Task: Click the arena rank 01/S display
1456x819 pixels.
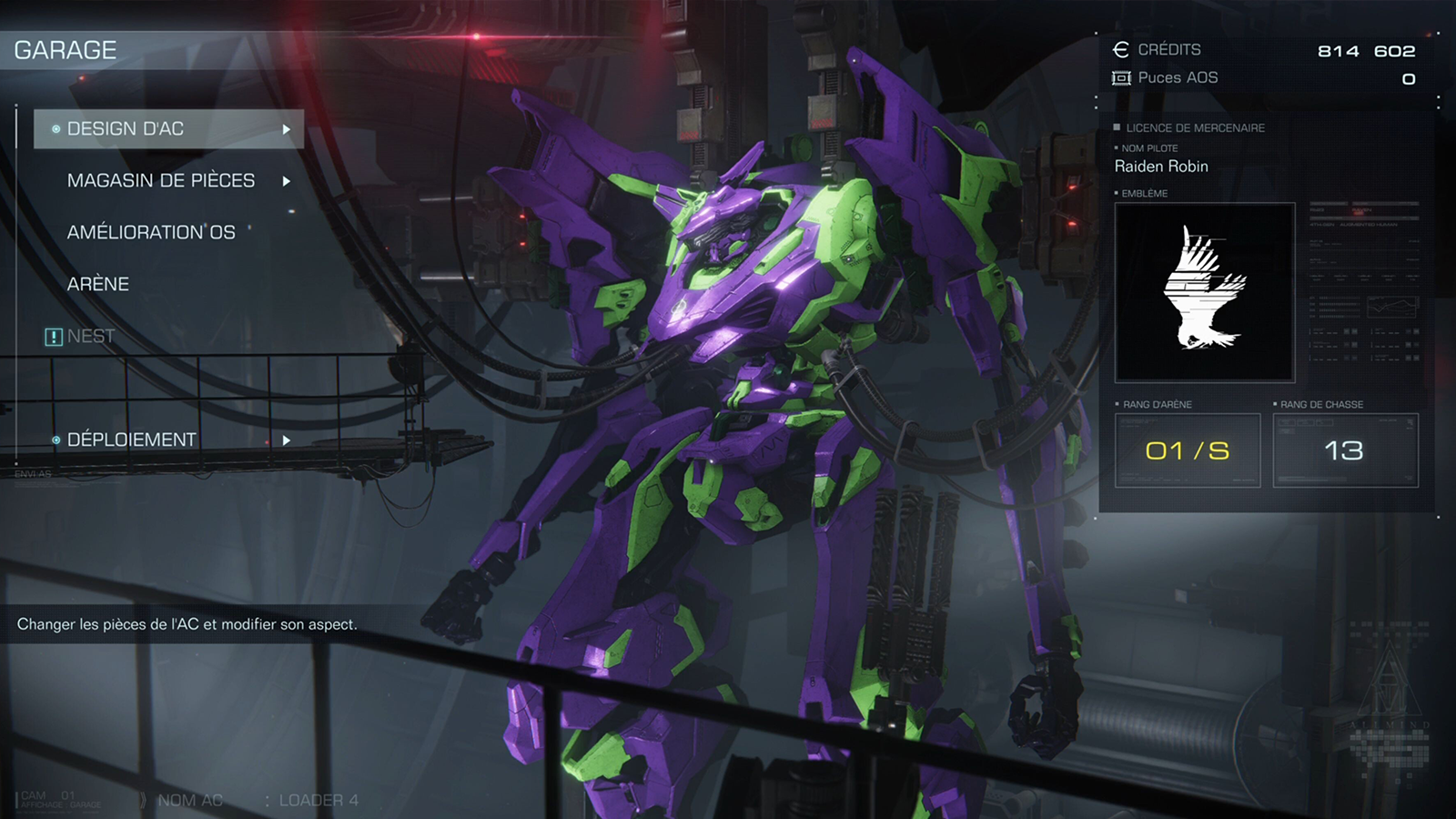Action: tap(1186, 450)
